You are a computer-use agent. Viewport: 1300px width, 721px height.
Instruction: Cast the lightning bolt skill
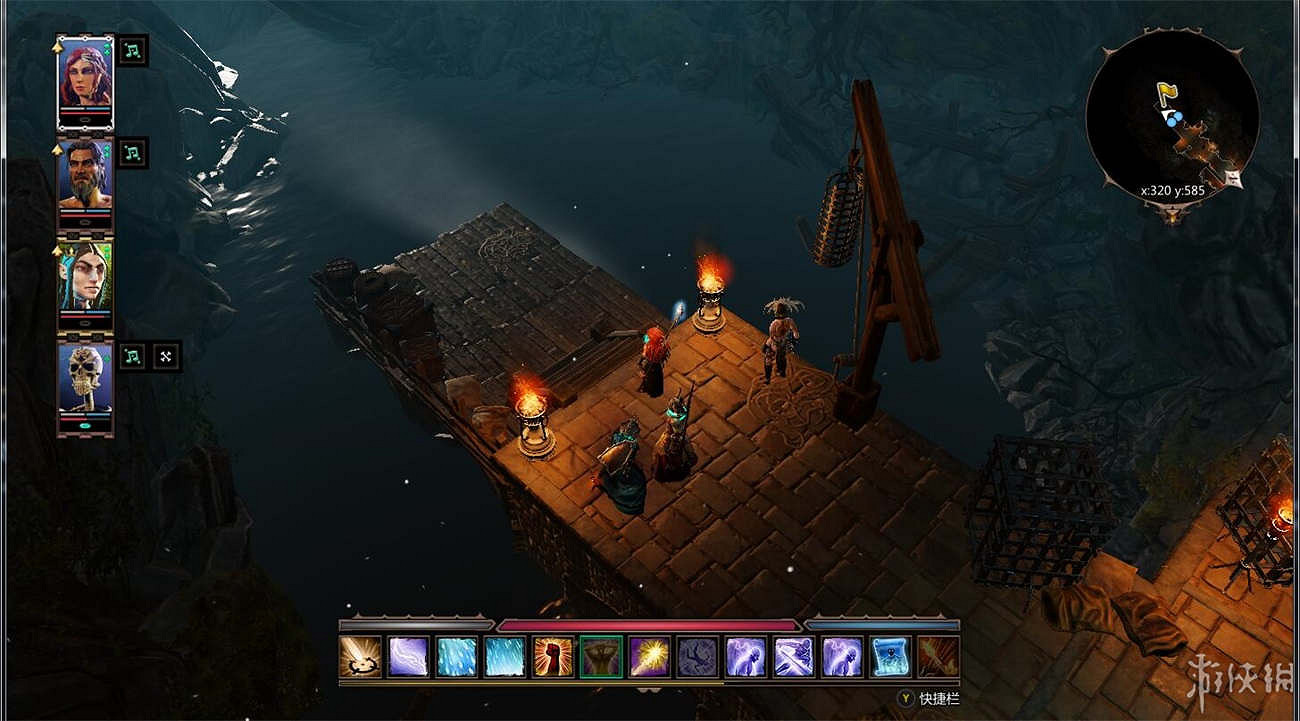(408, 657)
